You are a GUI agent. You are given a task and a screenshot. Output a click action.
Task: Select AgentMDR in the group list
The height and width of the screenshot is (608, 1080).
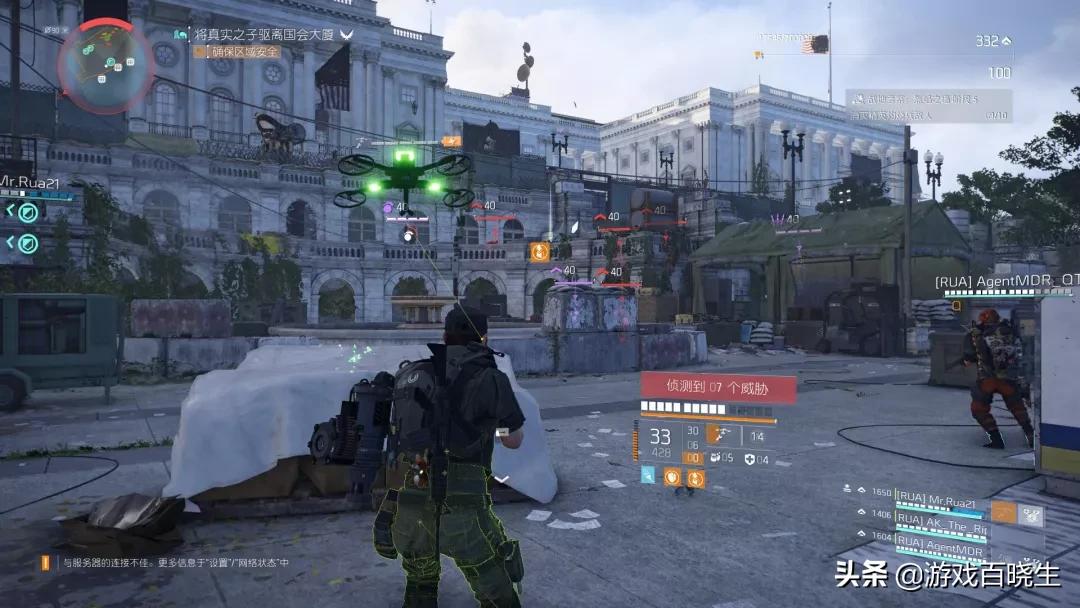click(938, 541)
